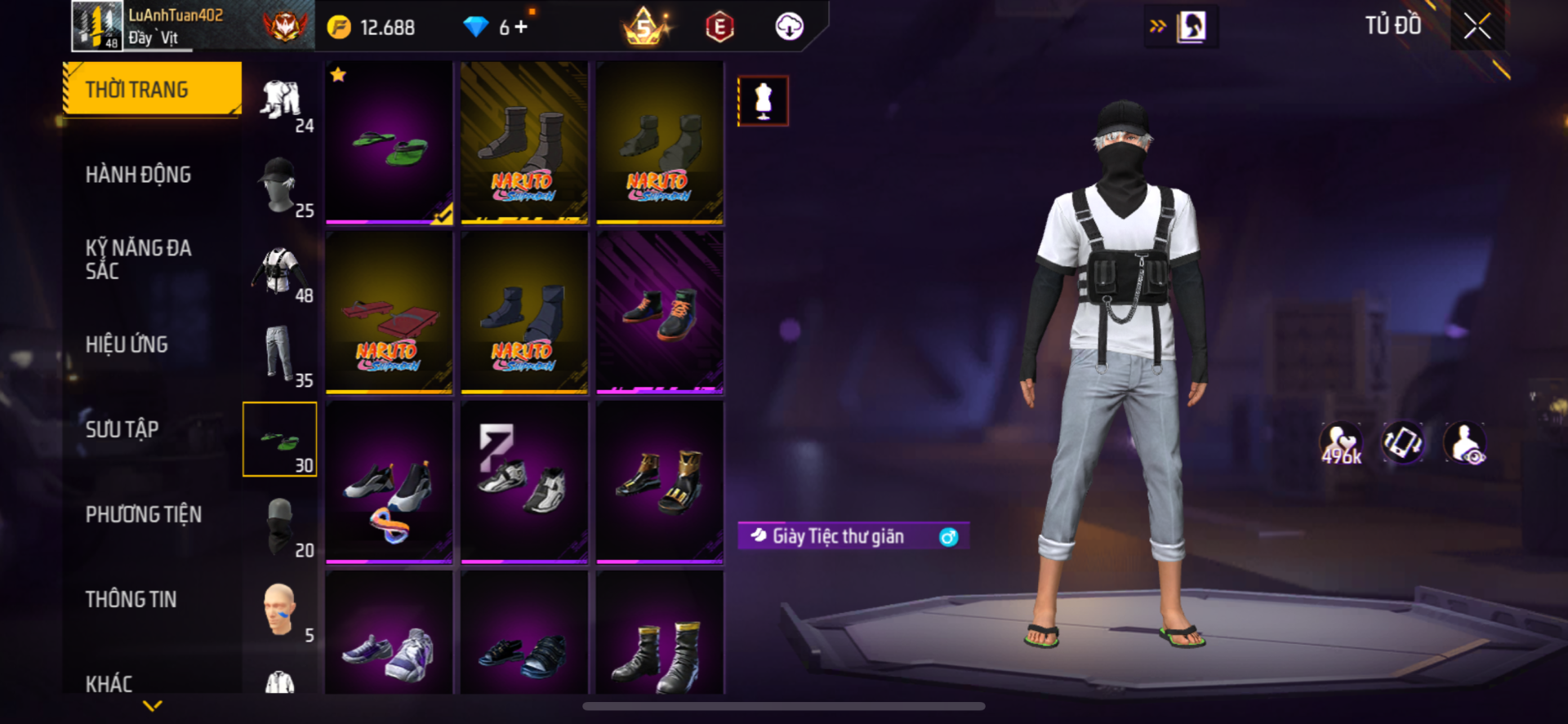Equip the green flip-flops item

[389, 143]
